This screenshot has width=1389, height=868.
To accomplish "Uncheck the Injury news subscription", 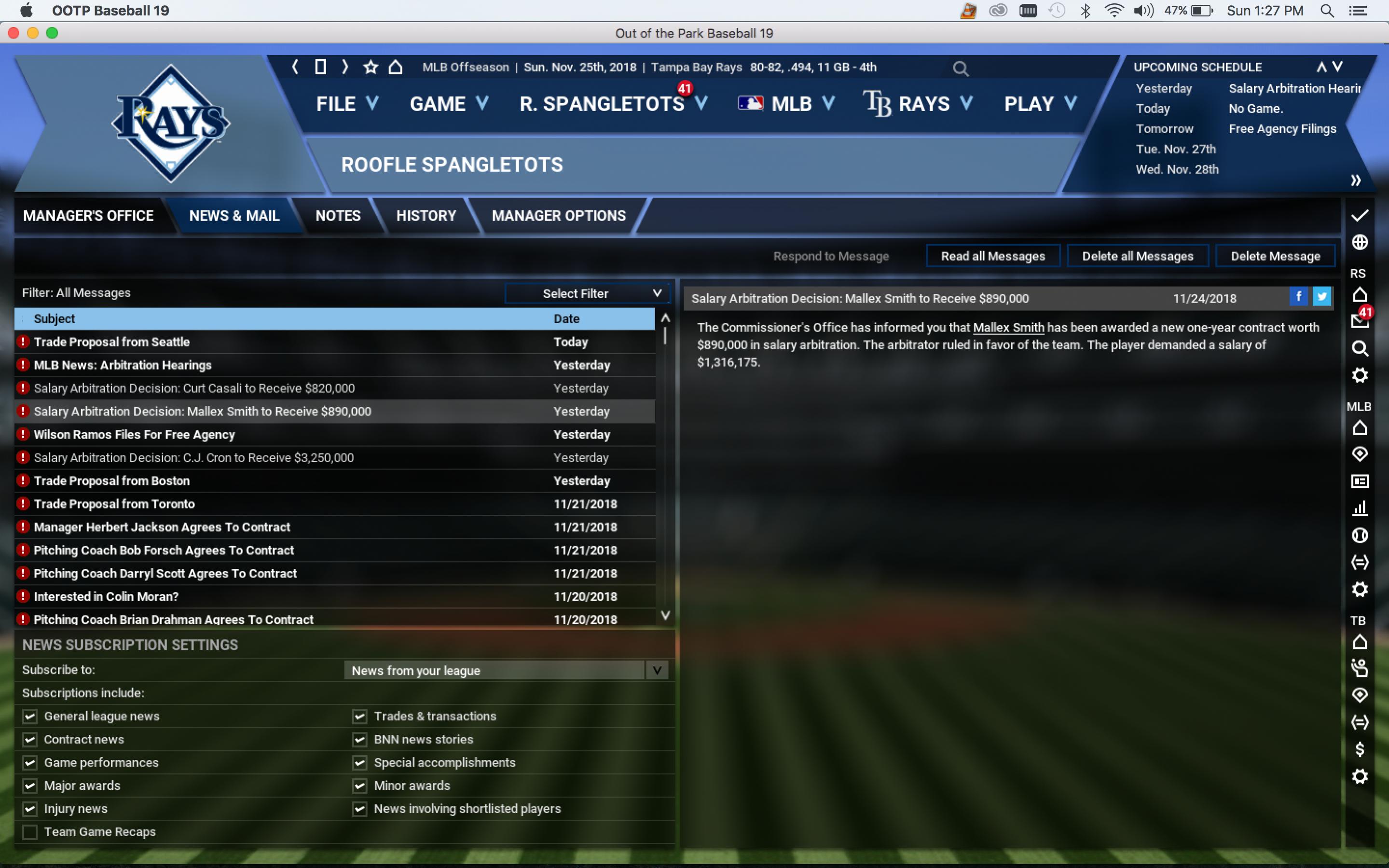I will (x=30, y=809).
